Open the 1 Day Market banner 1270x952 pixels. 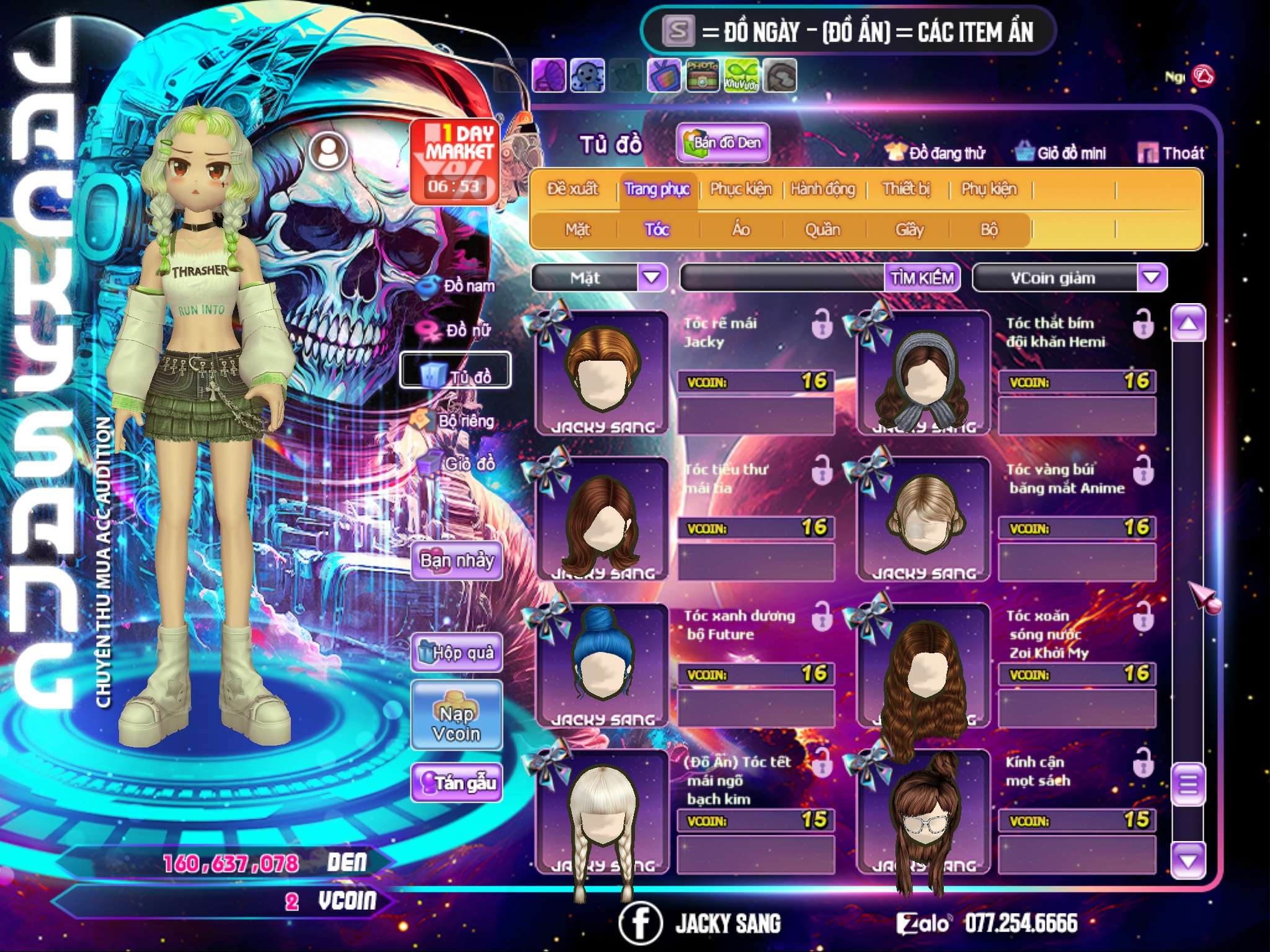455,161
